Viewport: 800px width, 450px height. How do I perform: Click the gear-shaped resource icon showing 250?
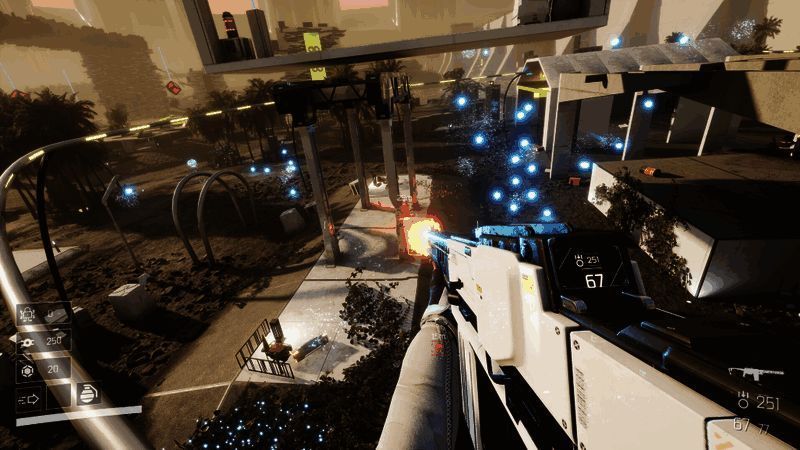click(x=26, y=341)
